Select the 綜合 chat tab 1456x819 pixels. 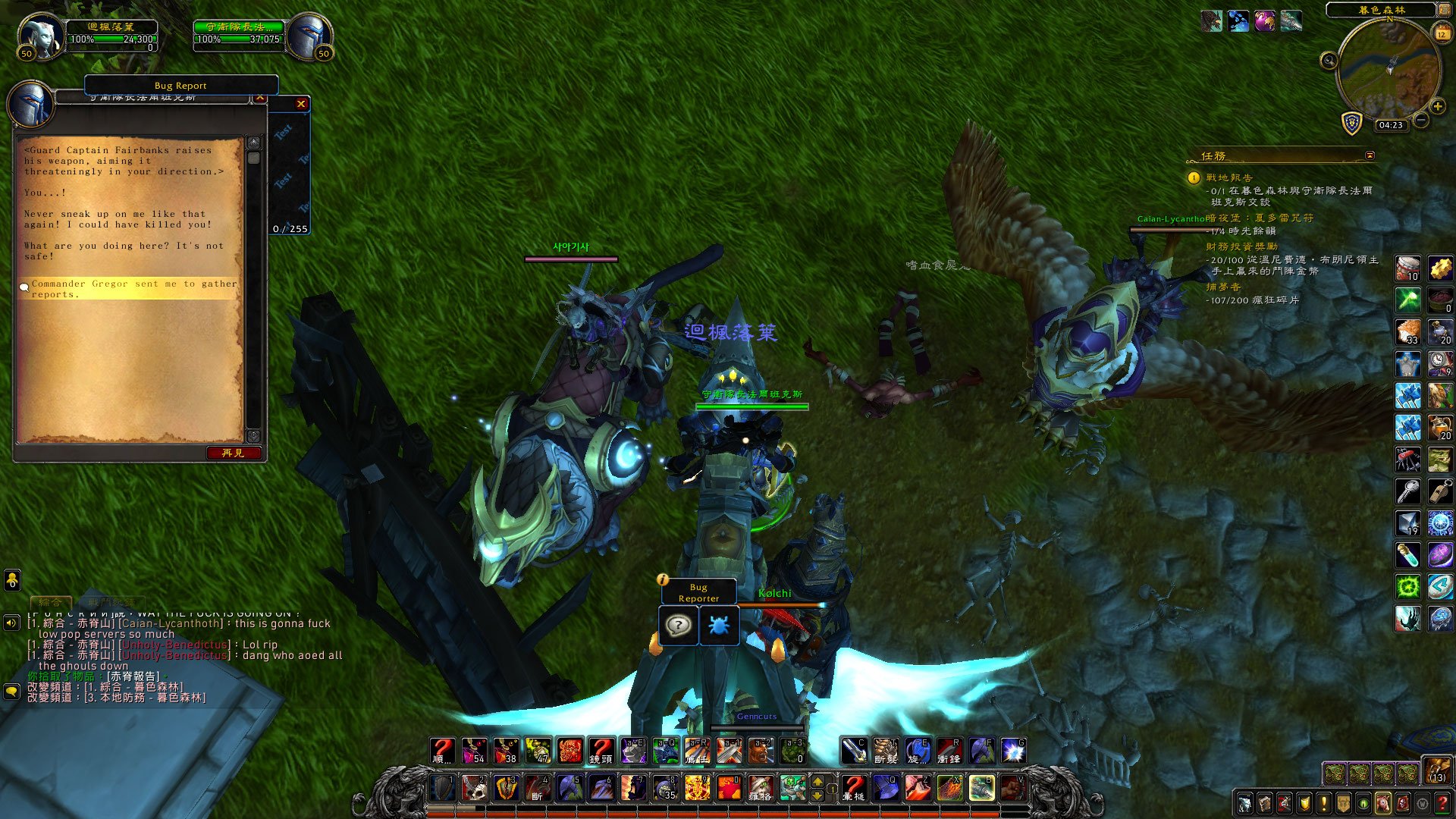[51, 602]
